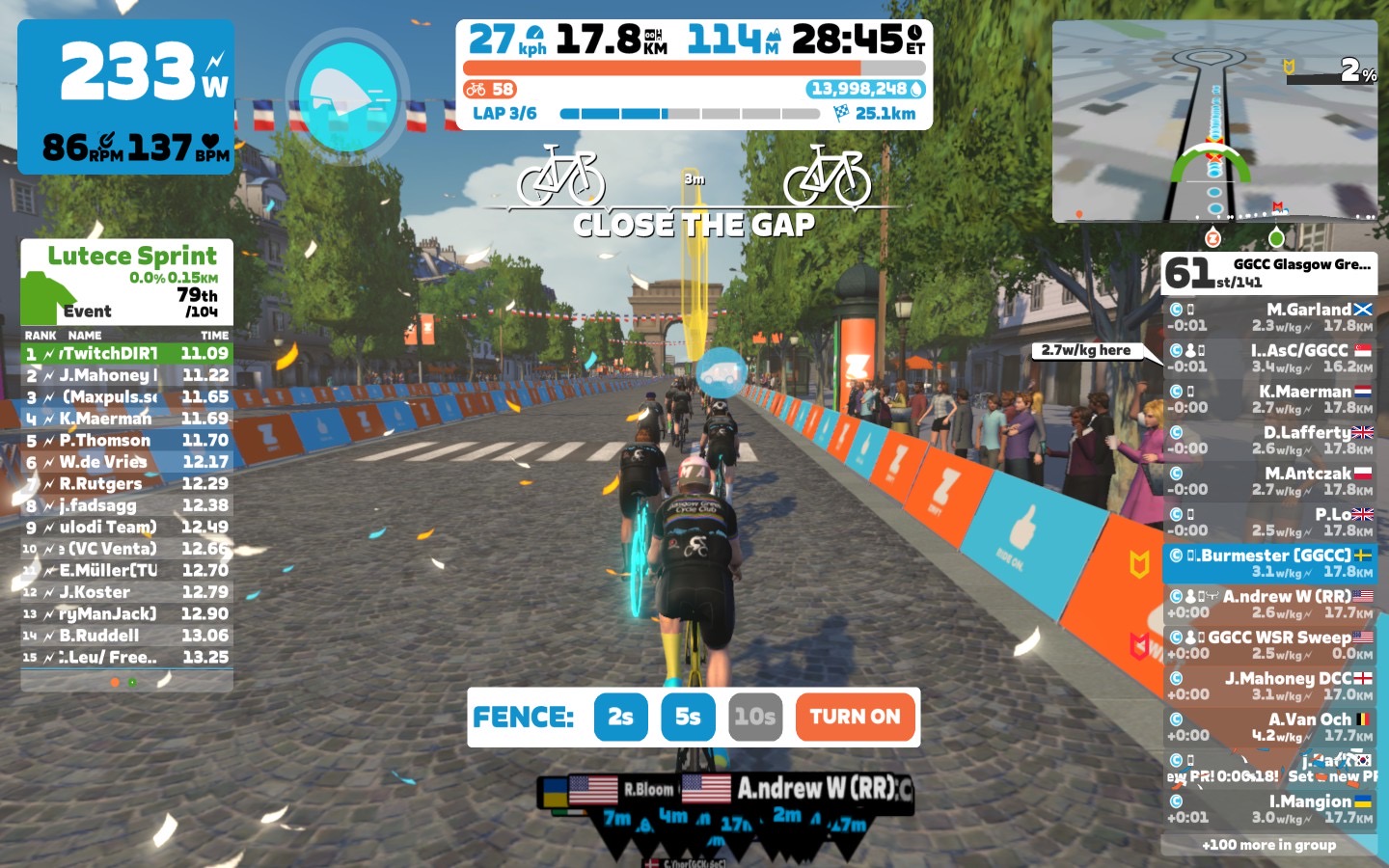Show the +100 more in group
The image size is (1389, 868).
(1268, 845)
